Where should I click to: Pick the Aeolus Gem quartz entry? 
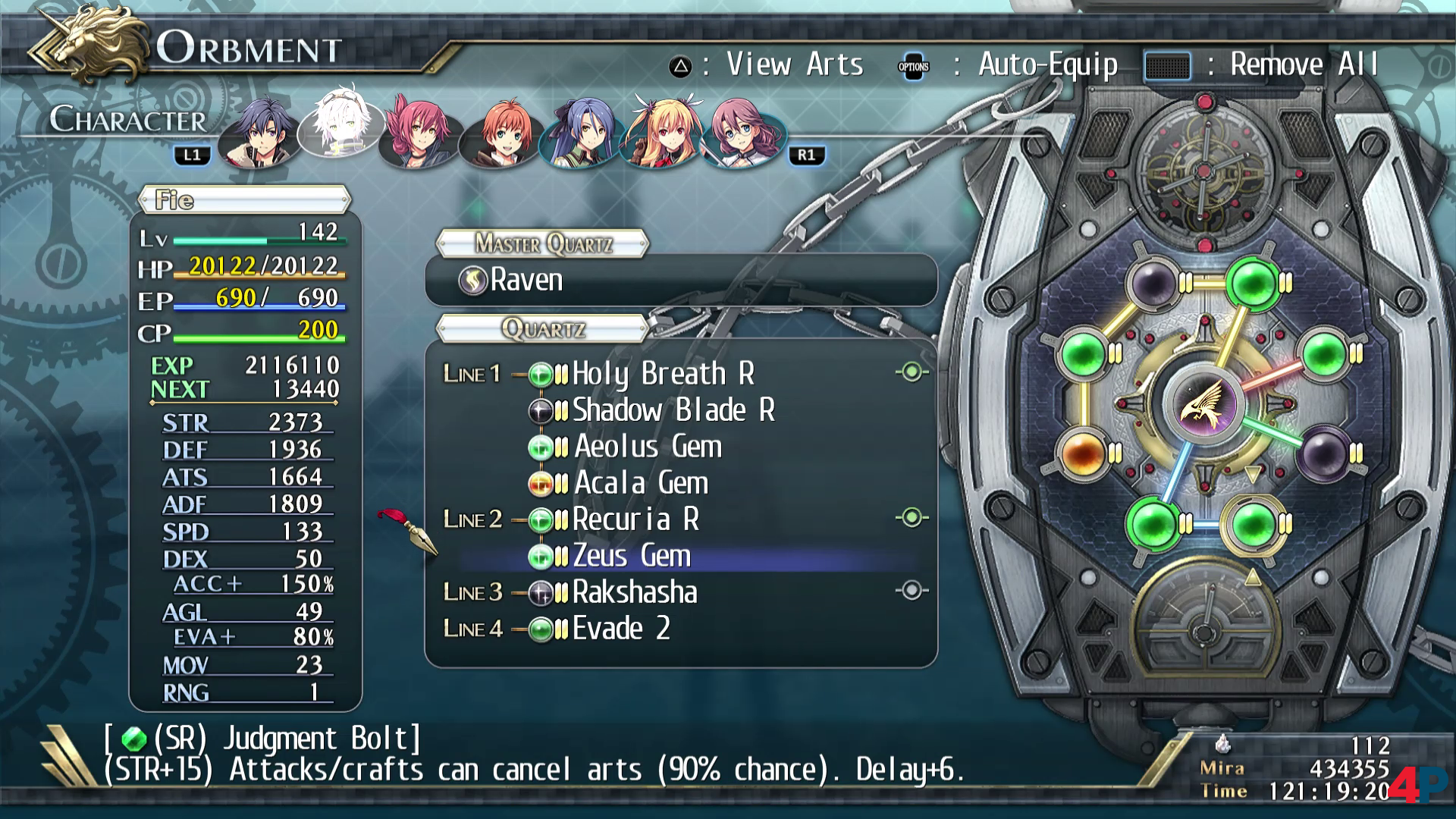647,447
